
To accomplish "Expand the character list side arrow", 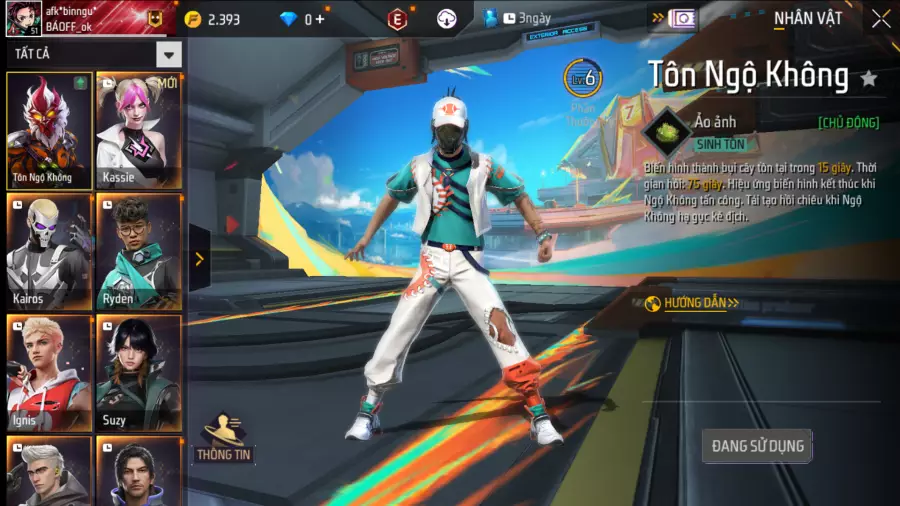I will pos(199,259).
